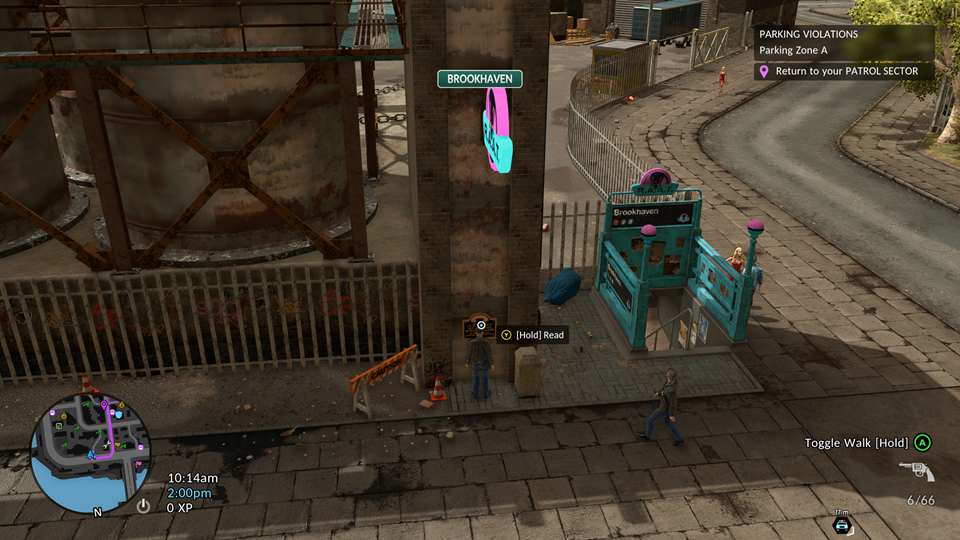This screenshot has height=540, width=960.
Task: Select the Return to your Patrol Sector objective
Action: pos(845,72)
